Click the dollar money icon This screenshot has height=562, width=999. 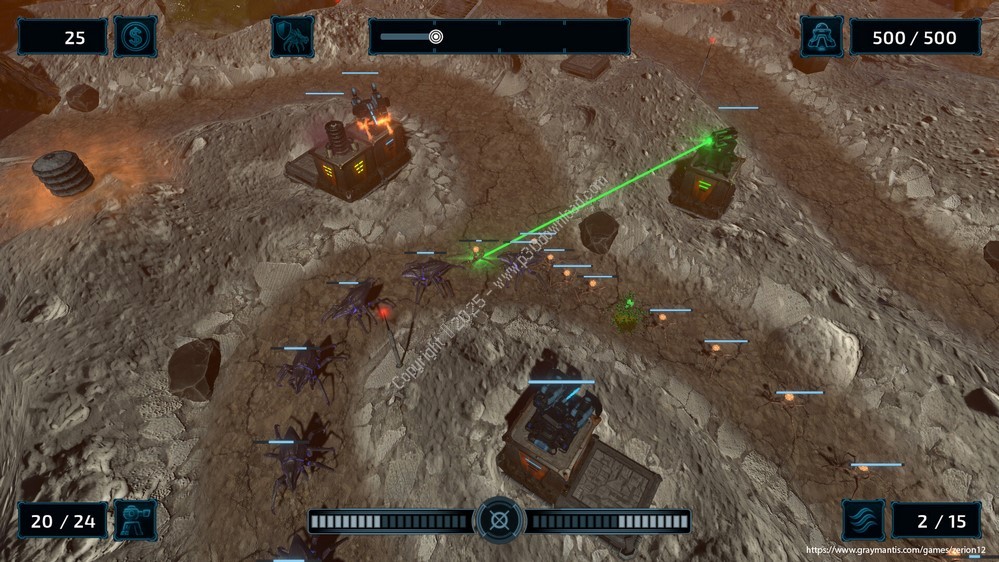coord(135,37)
